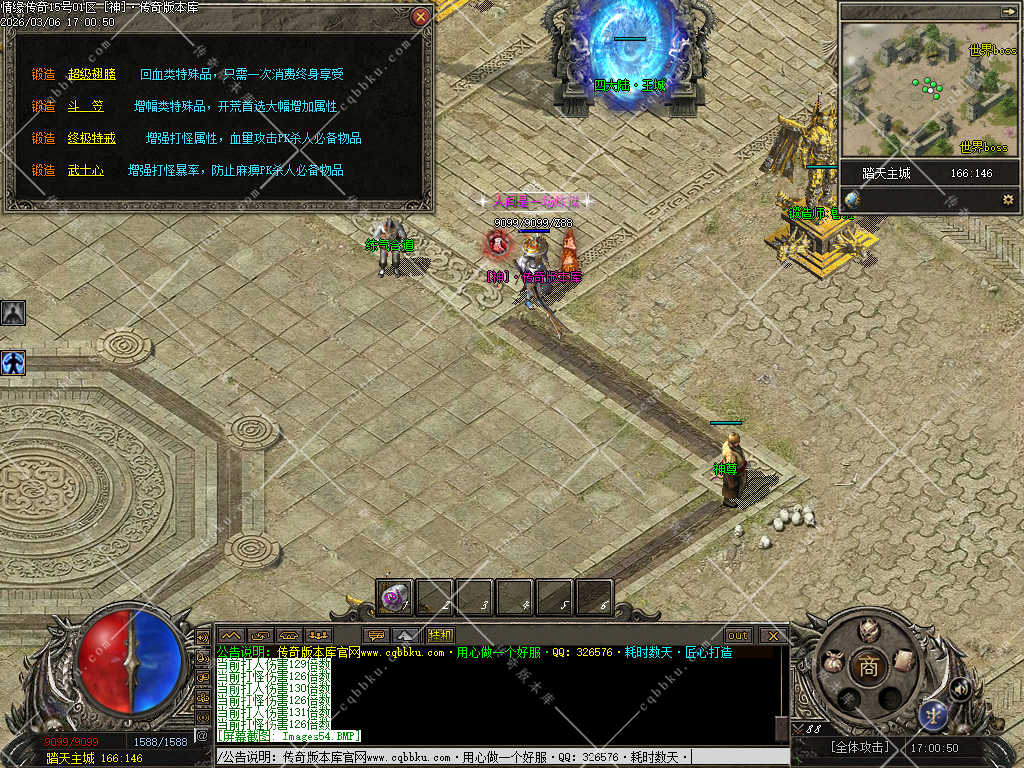Click the blue round emblem button
Screen dimensions: 1024x768
pos(932,715)
